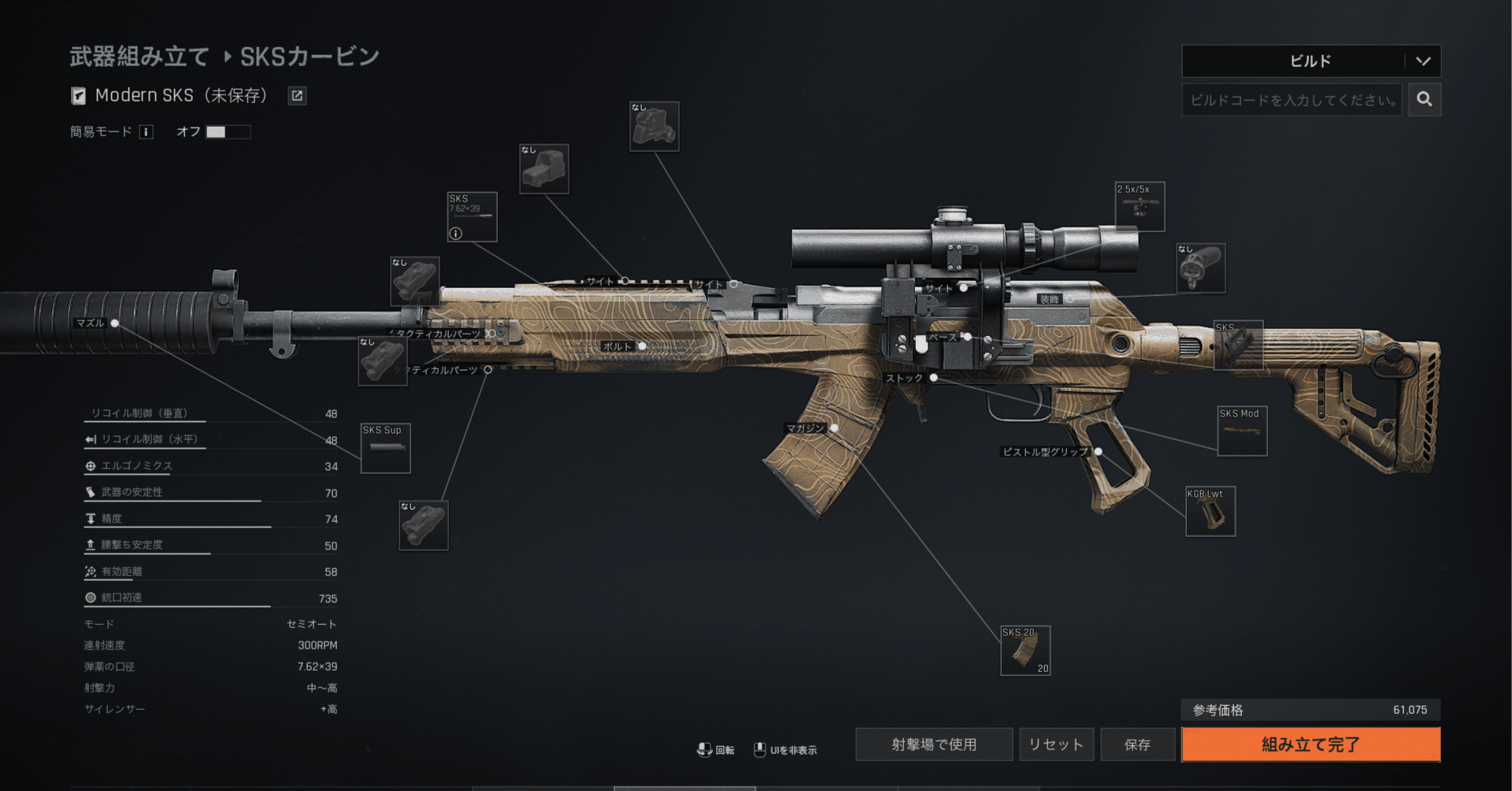Image resolution: width=1512 pixels, height=791 pixels.
Task: Toggle the 簡易モード switch
Action: pyautogui.click(x=228, y=132)
